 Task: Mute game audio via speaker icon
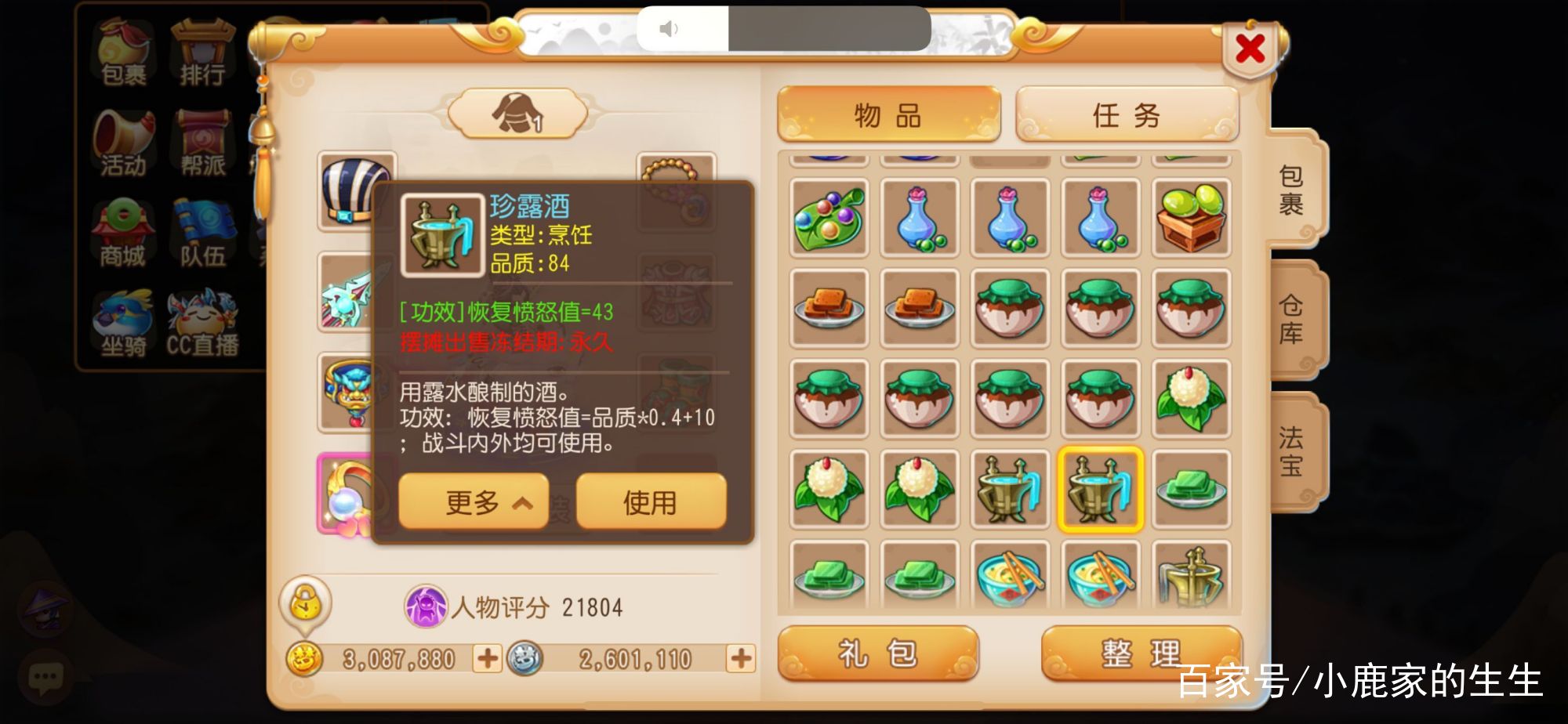[667, 30]
